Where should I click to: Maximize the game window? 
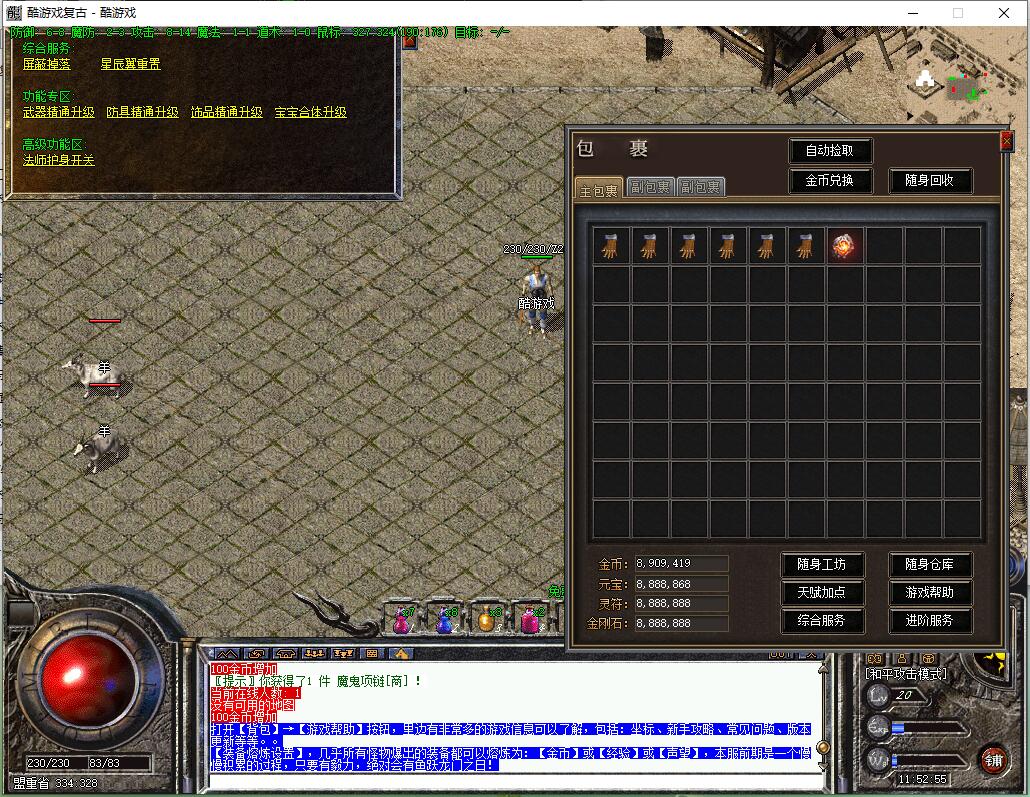[x=957, y=13]
